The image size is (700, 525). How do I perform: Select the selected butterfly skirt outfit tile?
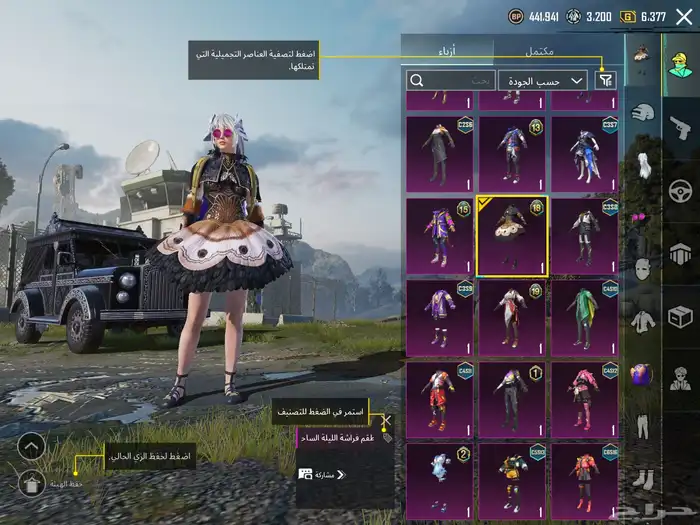coord(511,236)
